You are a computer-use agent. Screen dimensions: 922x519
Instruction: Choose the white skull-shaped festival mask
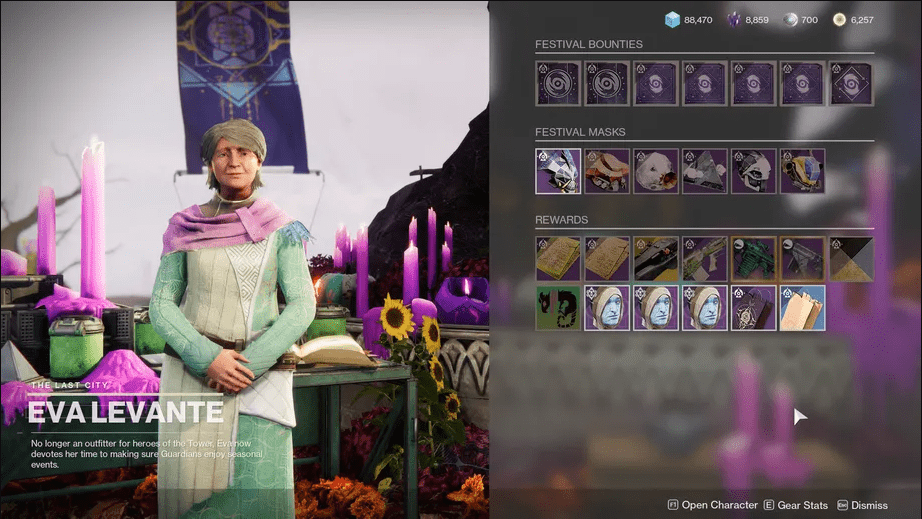[x=753, y=171]
